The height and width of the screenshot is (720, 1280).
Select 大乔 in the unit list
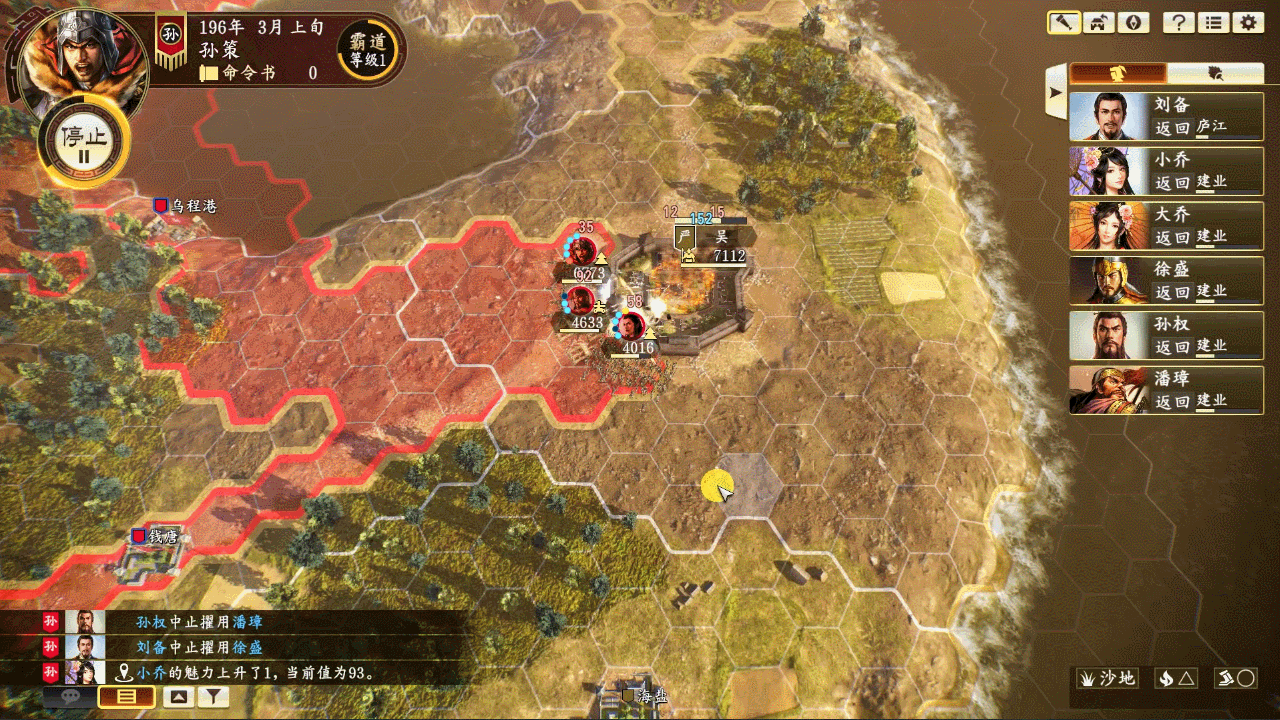point(1166,226)
